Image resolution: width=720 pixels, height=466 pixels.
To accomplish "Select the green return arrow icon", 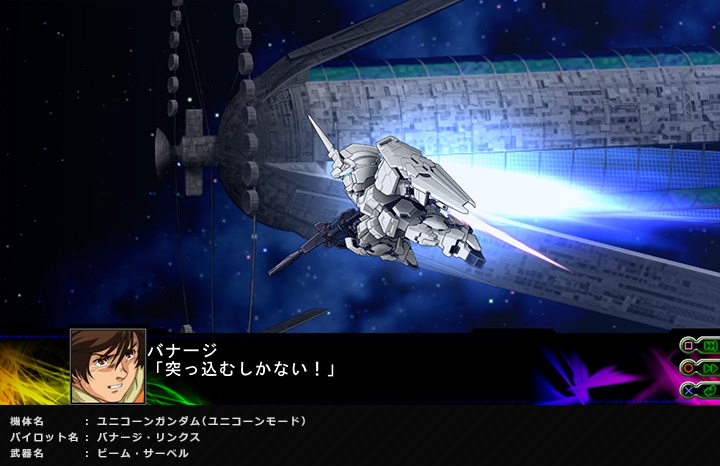I will 709,389.
